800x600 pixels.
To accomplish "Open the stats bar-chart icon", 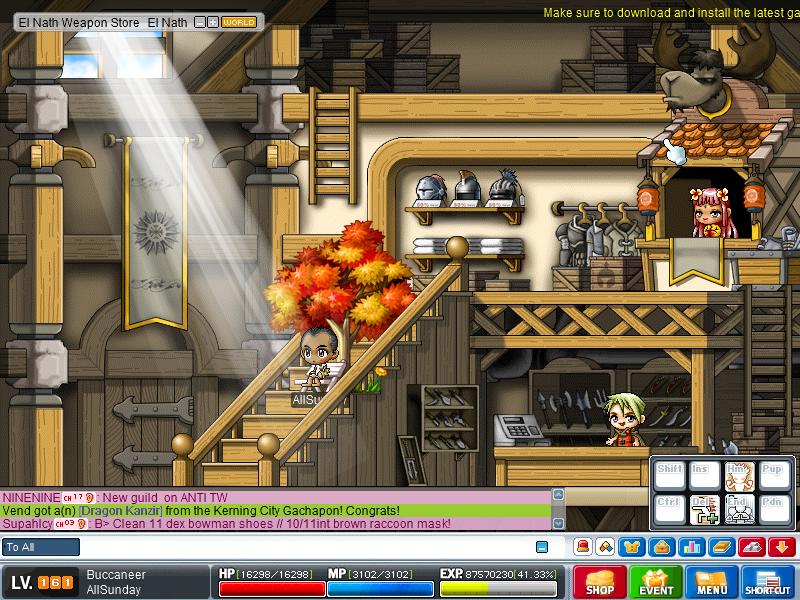I will 689,546.
